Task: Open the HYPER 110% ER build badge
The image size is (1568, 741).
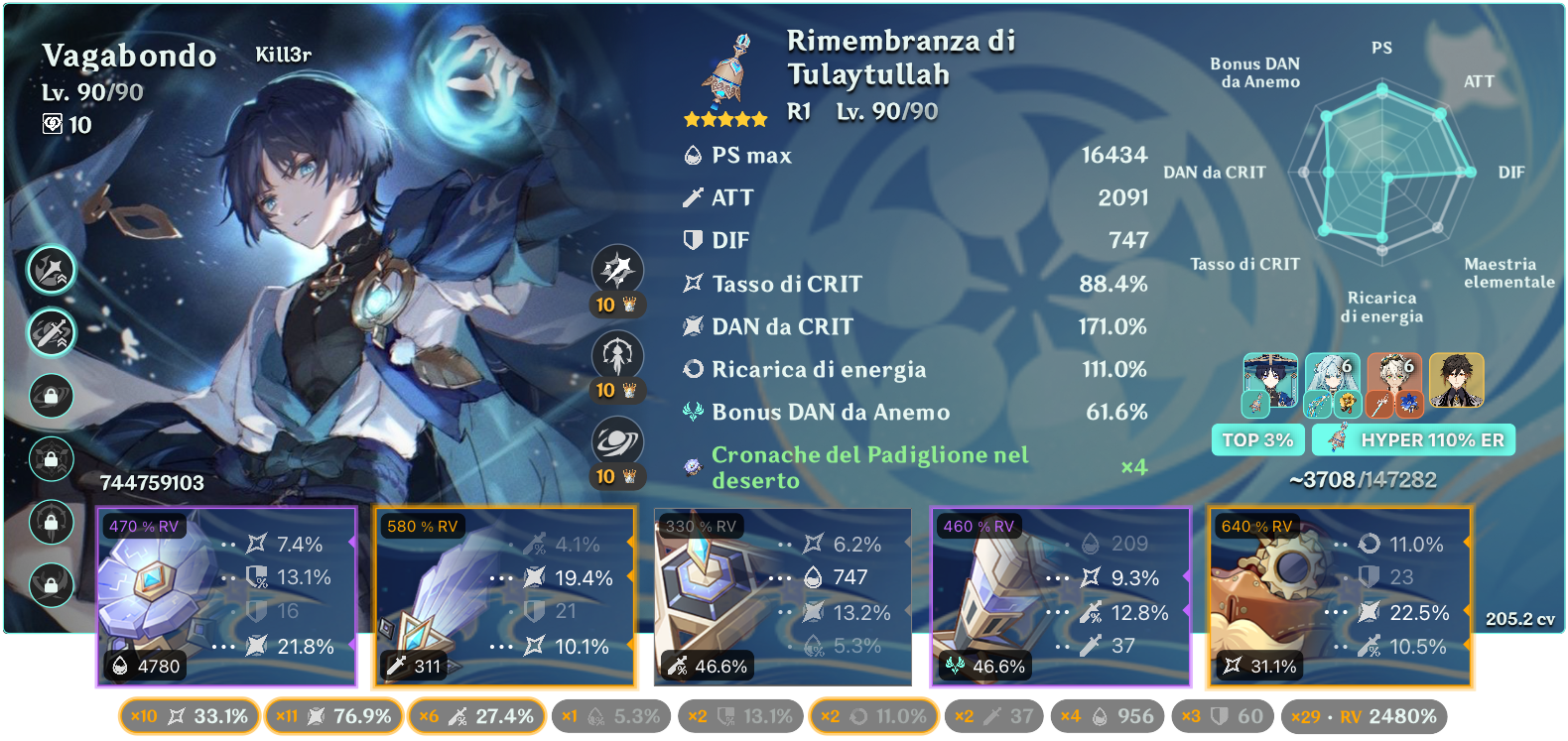Action: click(1413, 439)
